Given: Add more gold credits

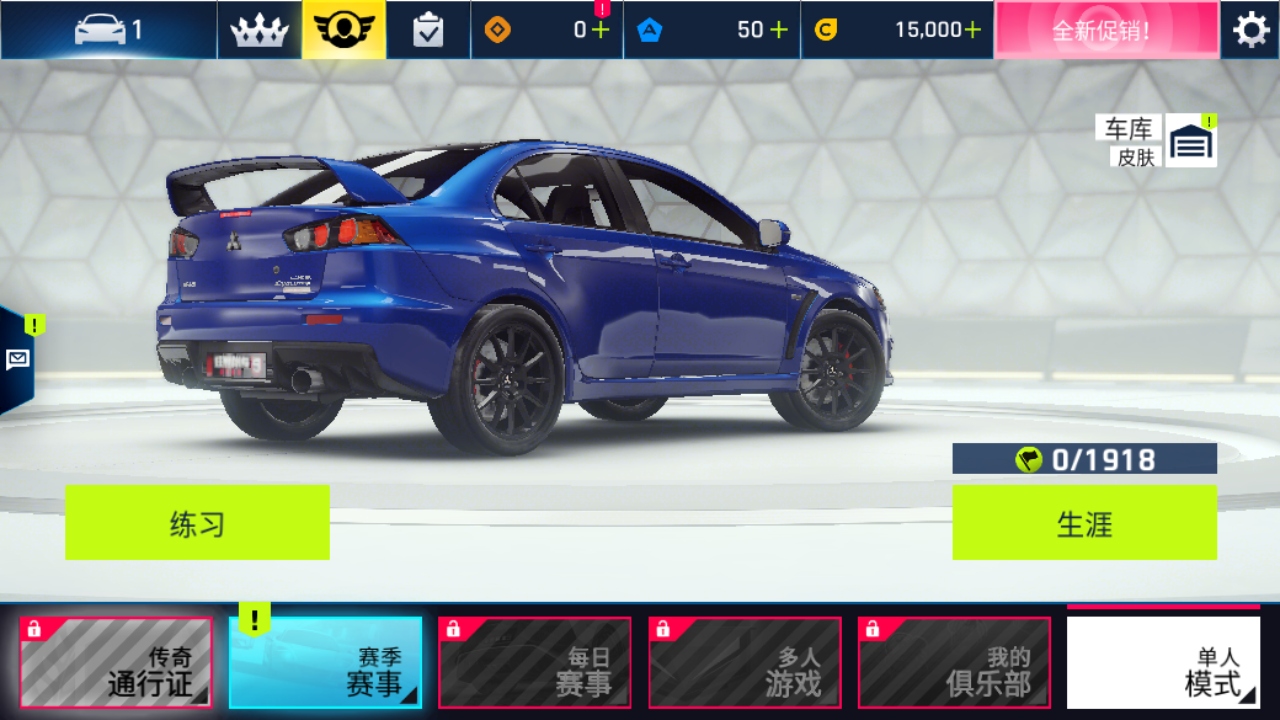Looking at the screenshot, I should click(x=972, y=30).
